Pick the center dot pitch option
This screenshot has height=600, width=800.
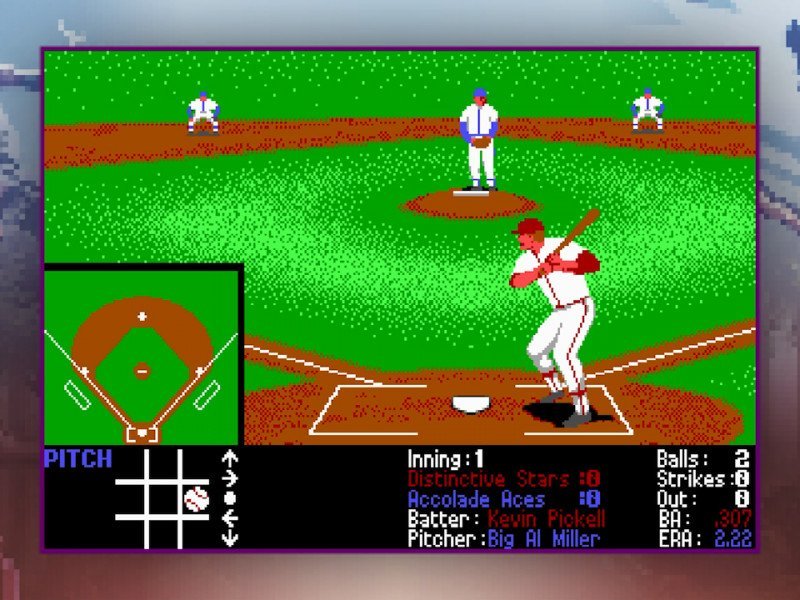pos(230,497)
